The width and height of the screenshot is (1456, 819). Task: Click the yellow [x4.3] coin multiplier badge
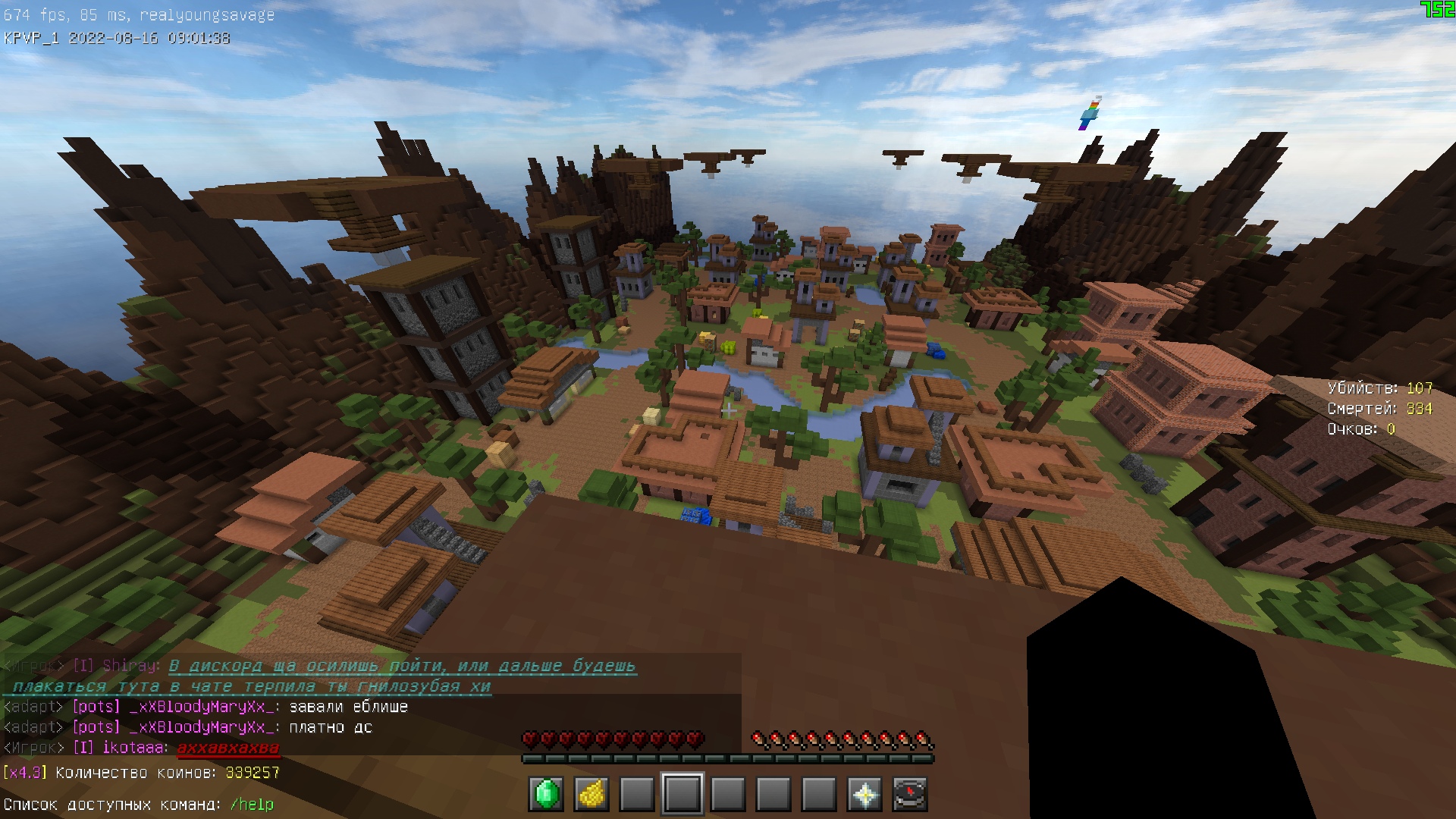(x=25, y=773)
